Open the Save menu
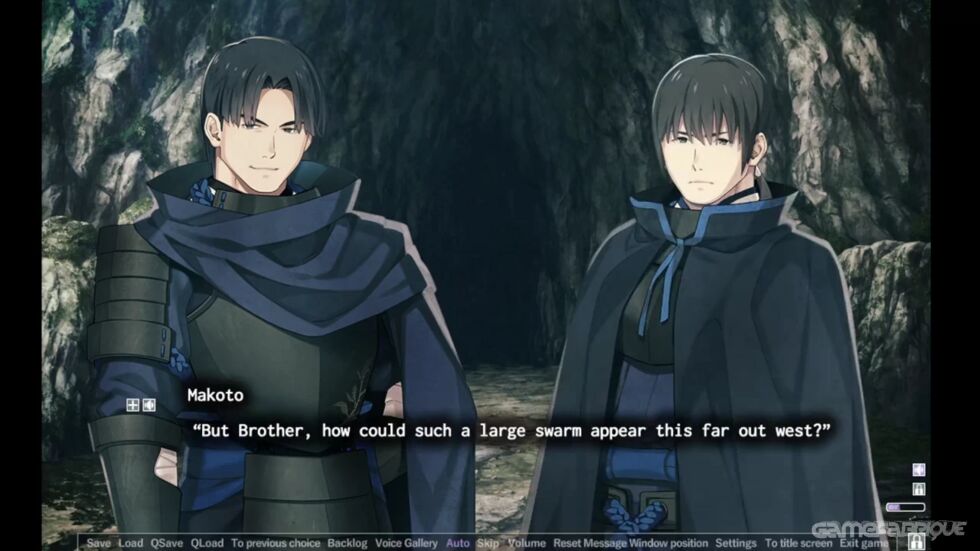This screenshot has width=980, height=551. [x=98, y=543]
